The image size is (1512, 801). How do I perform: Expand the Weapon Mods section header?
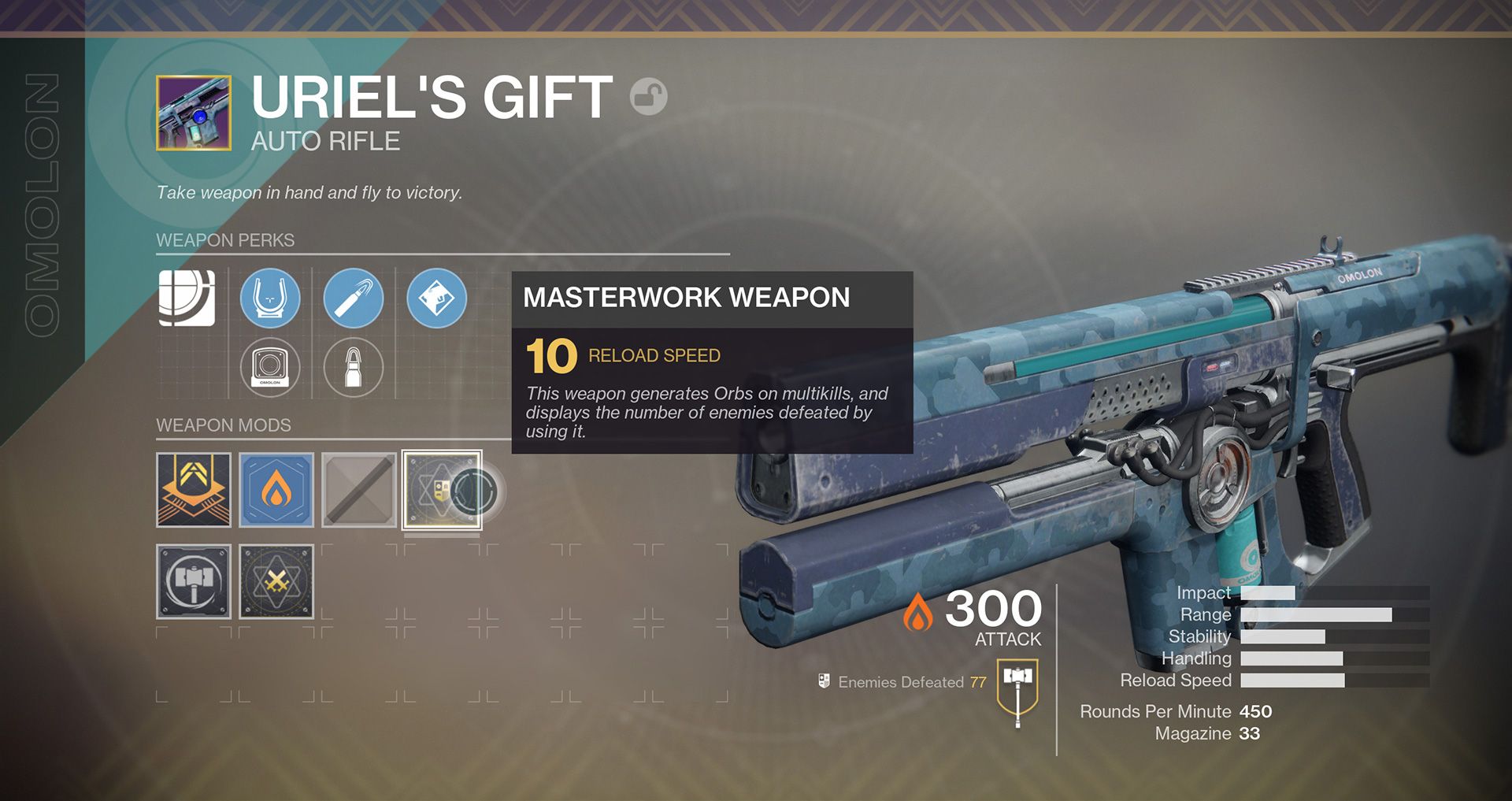click(x=224, y=425)
